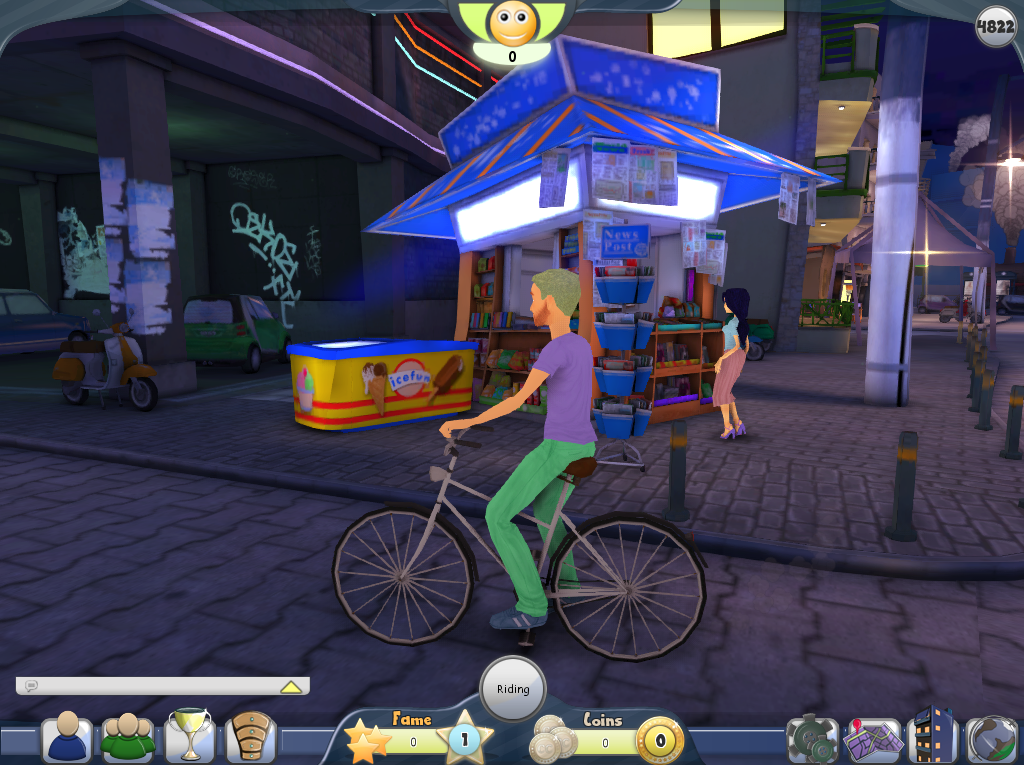This screenshot has height=765, width=1024.
Task: Open the friends group icon
Action: click(128, 737)
